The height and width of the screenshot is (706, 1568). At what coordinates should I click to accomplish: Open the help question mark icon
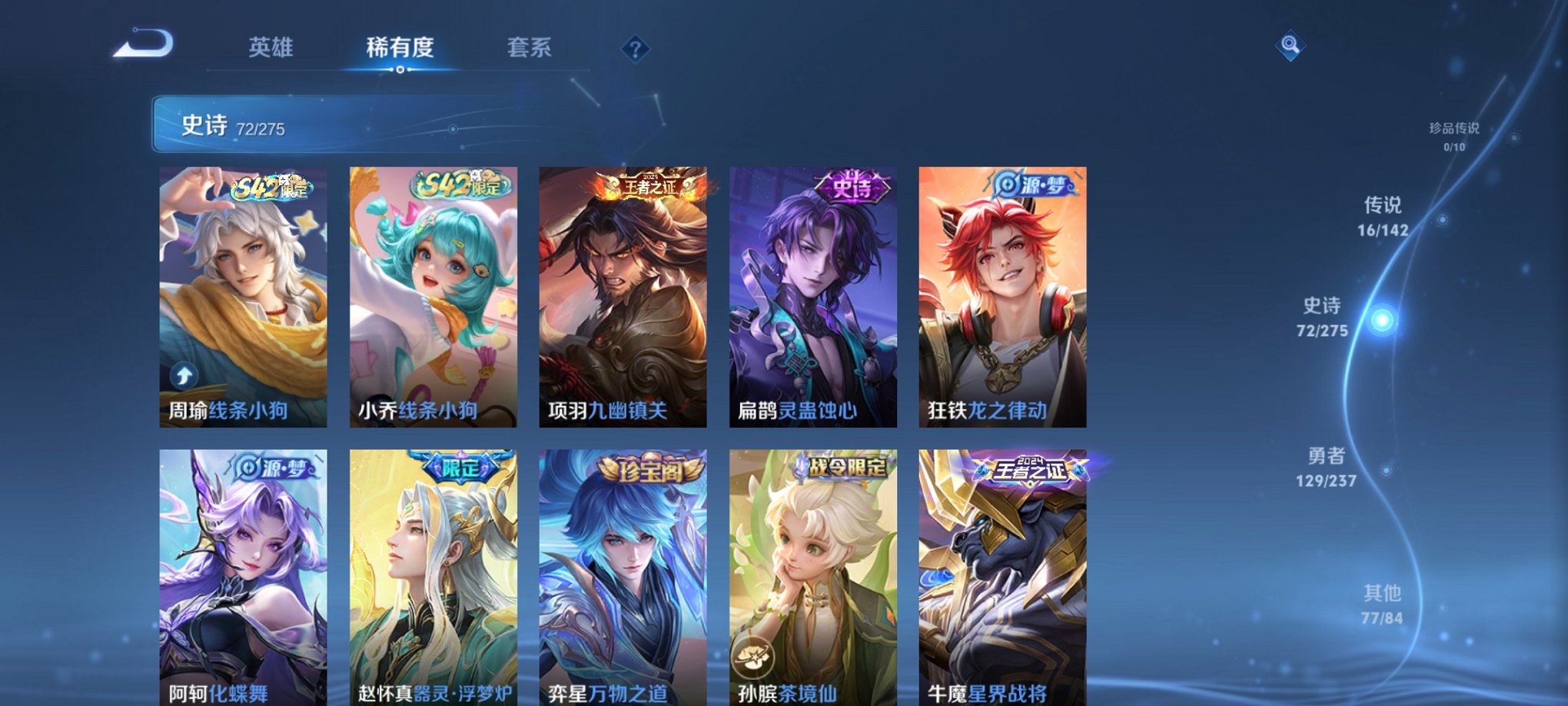(x=635, y=49)
